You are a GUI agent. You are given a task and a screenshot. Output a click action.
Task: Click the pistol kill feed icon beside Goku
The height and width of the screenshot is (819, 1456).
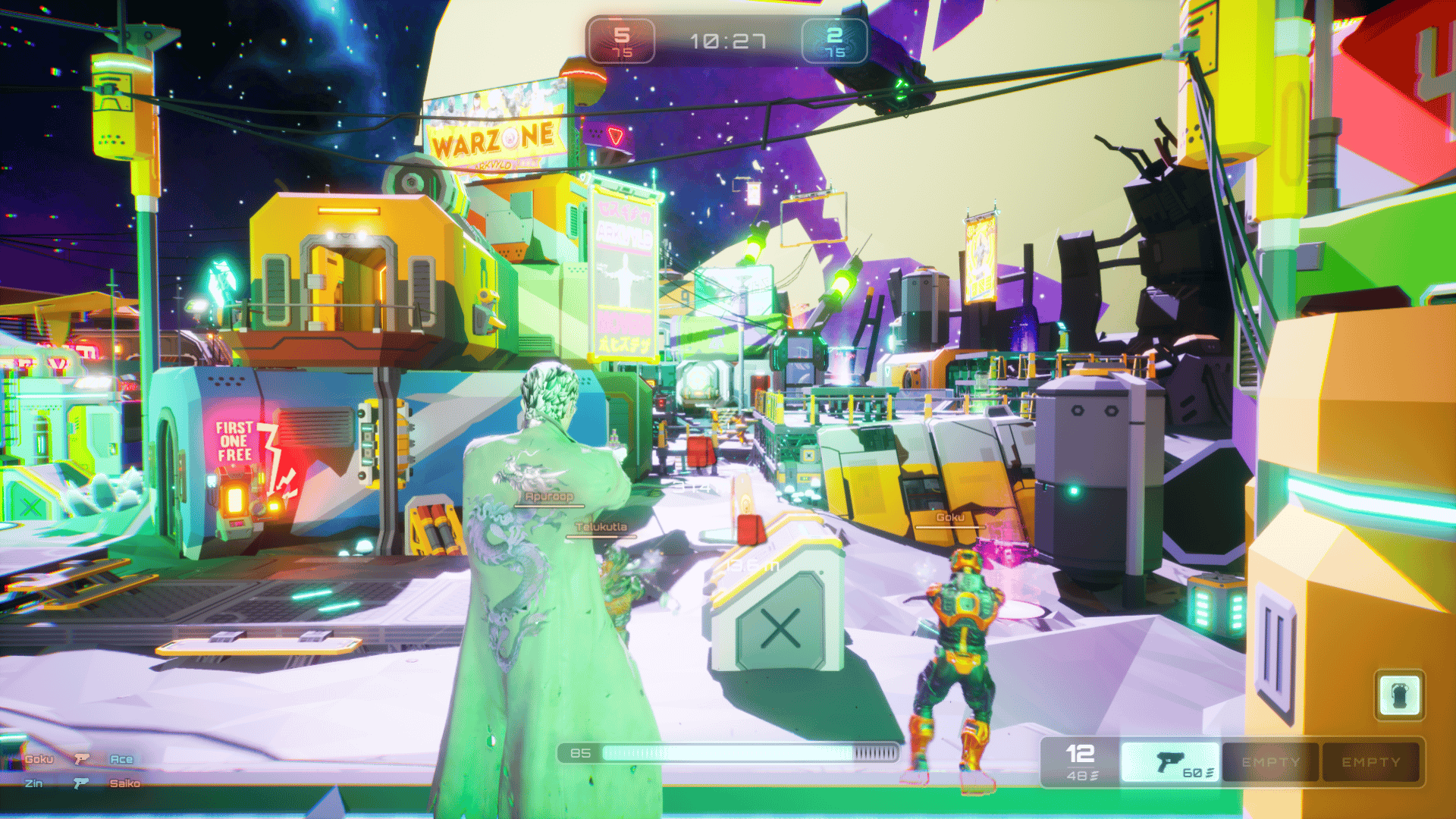[82, 758]
